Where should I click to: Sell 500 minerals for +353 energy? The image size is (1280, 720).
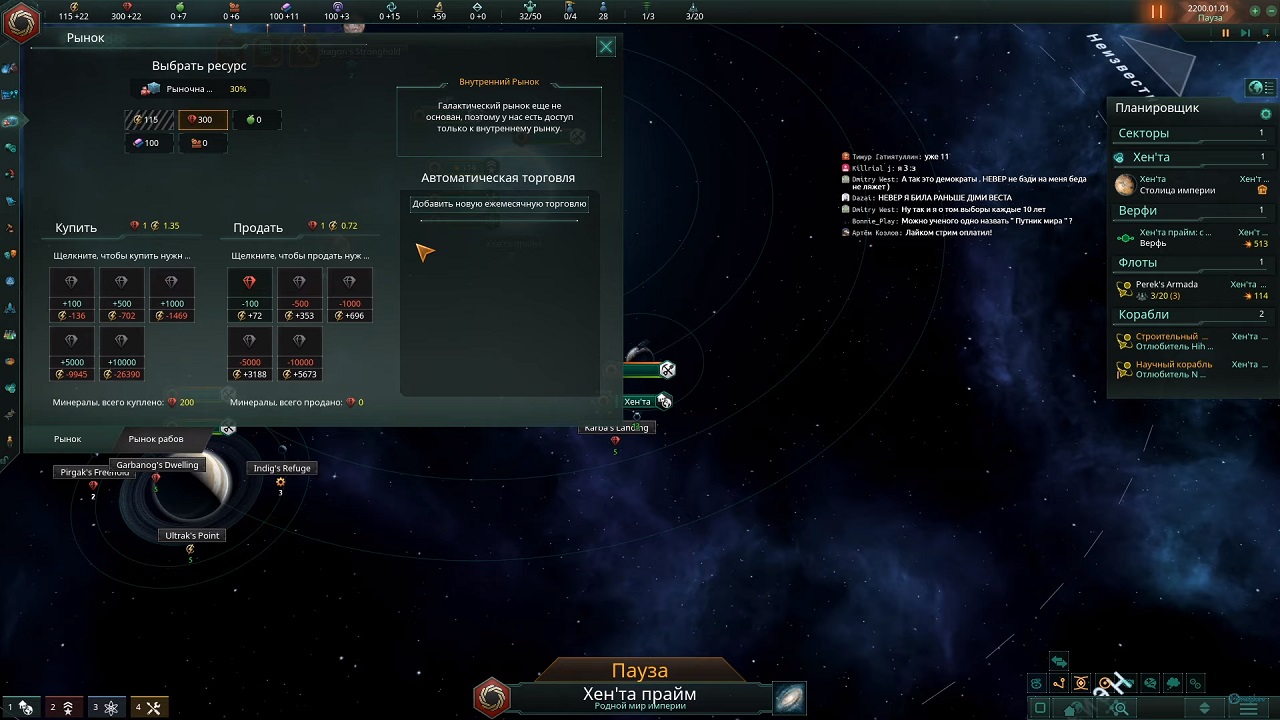click(299, 296)
